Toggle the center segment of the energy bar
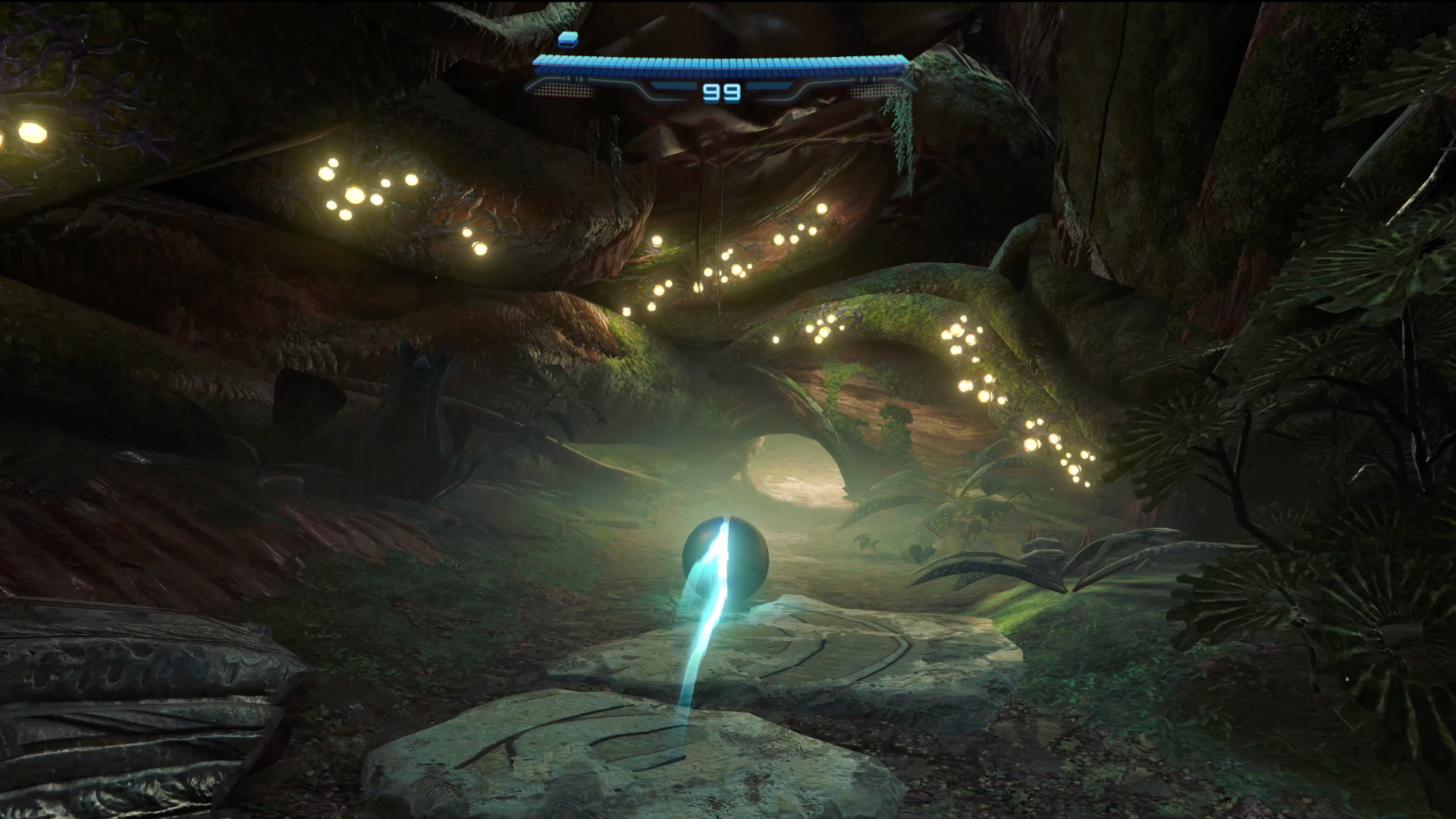 point(720,64)
